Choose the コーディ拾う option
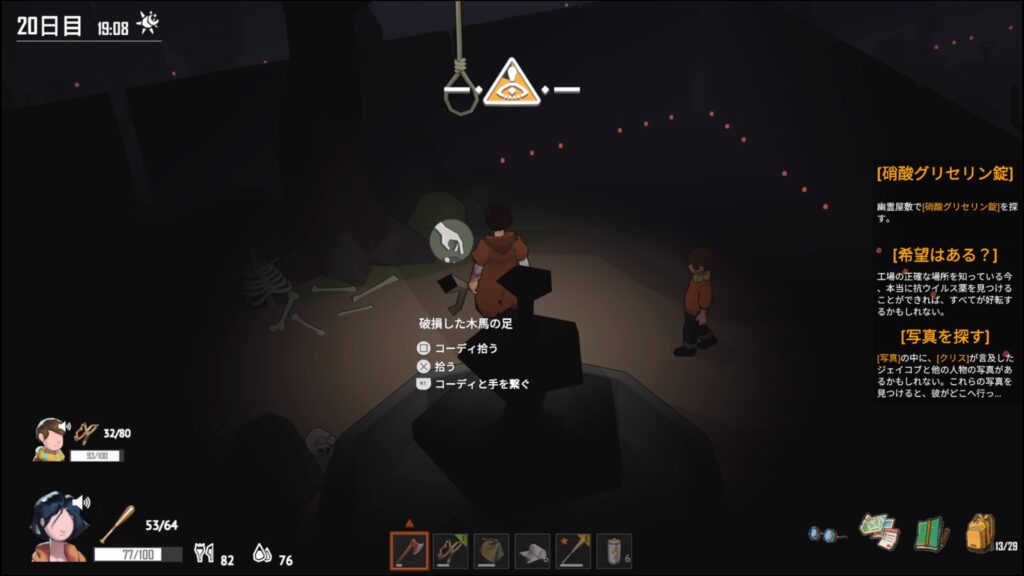The width and height of the screenshot is (1024, 576). (465, 348)
